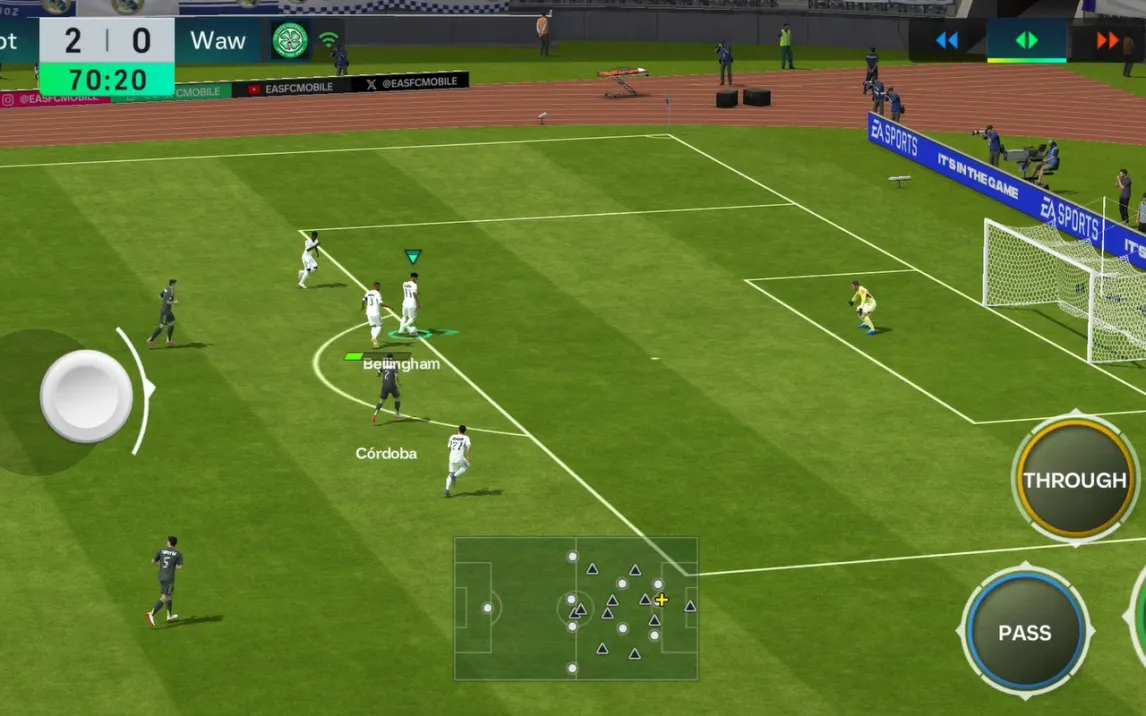Choose the green balanced tactic arrows
Viewport: 1146px width, 716px height.
[1026, 41]
